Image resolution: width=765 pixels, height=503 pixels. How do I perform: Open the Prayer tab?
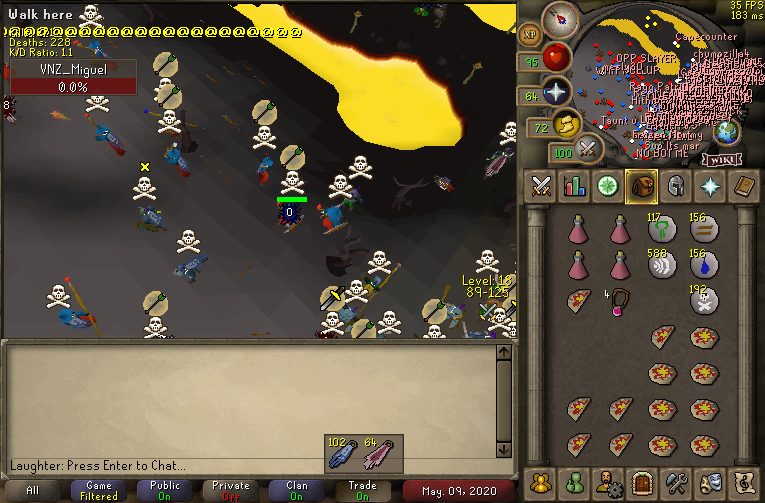pyautogui.click(x=711, y=186)
